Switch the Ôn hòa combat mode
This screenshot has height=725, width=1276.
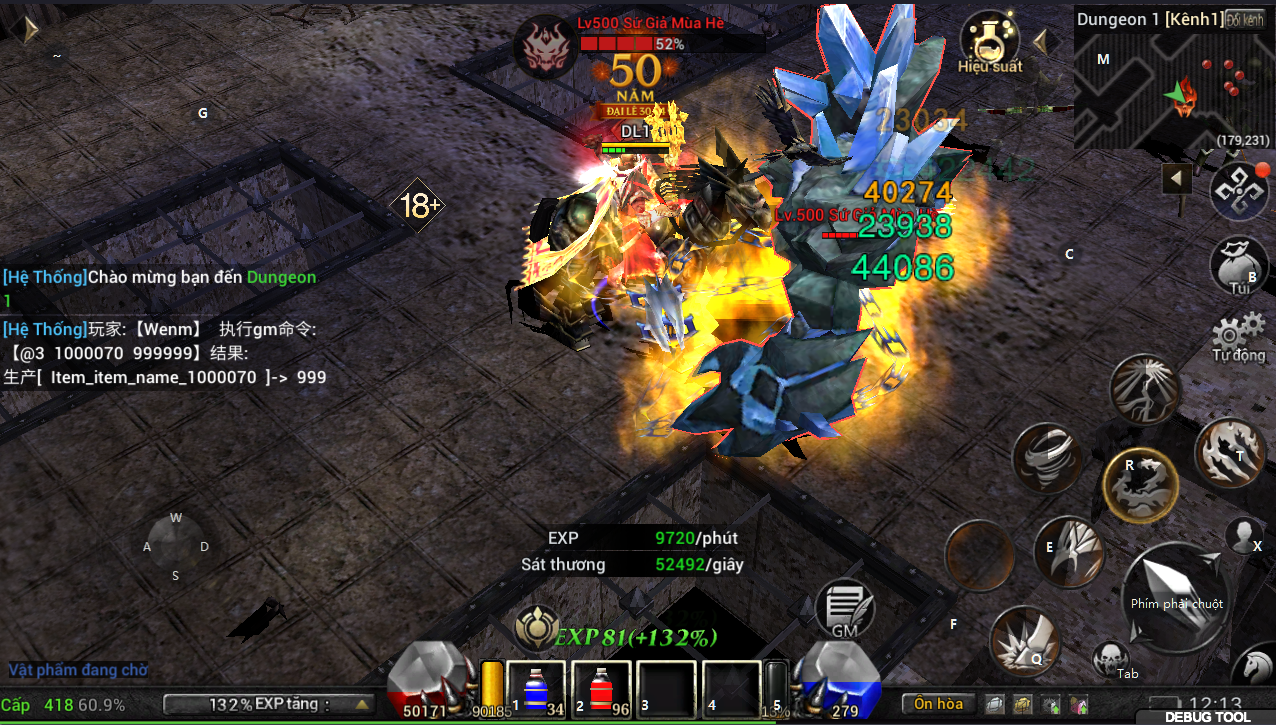tap(938, 704)
